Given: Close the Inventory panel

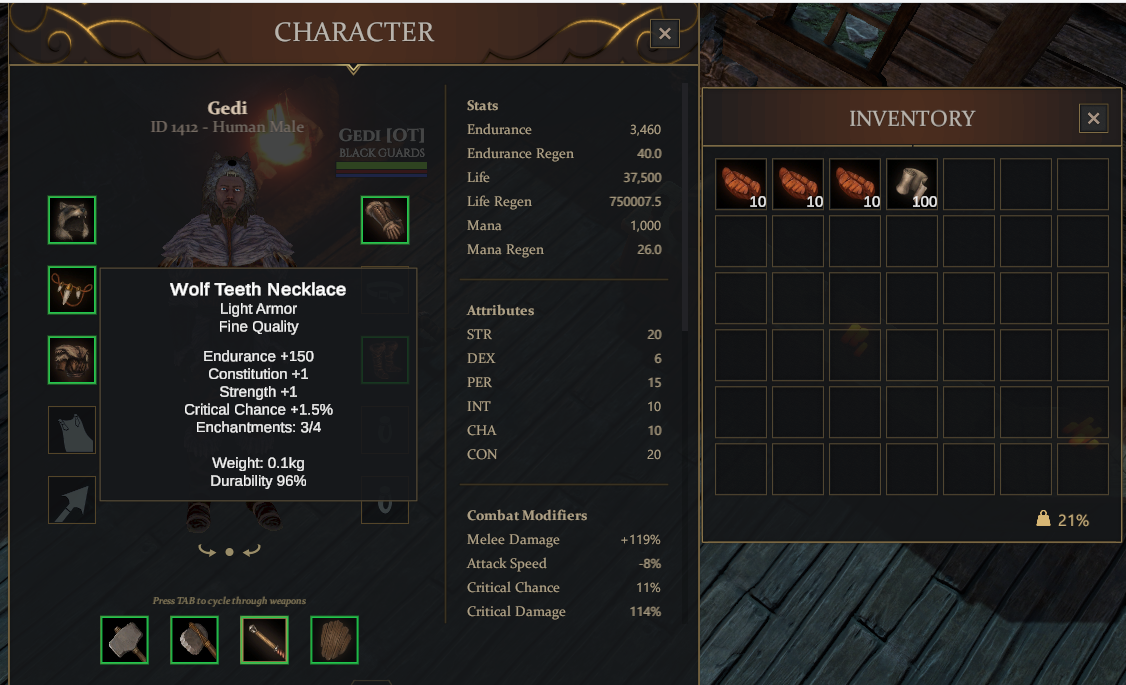Looking at the screenshot, I should [1093, 119].
